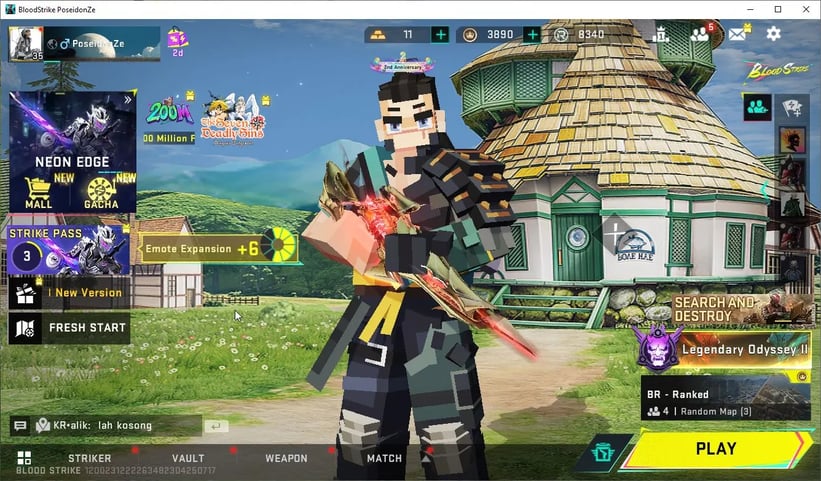Screen dimensions: 821x481
Task: Open the Legendary Odyssey II rank banner
Action: 722,350
